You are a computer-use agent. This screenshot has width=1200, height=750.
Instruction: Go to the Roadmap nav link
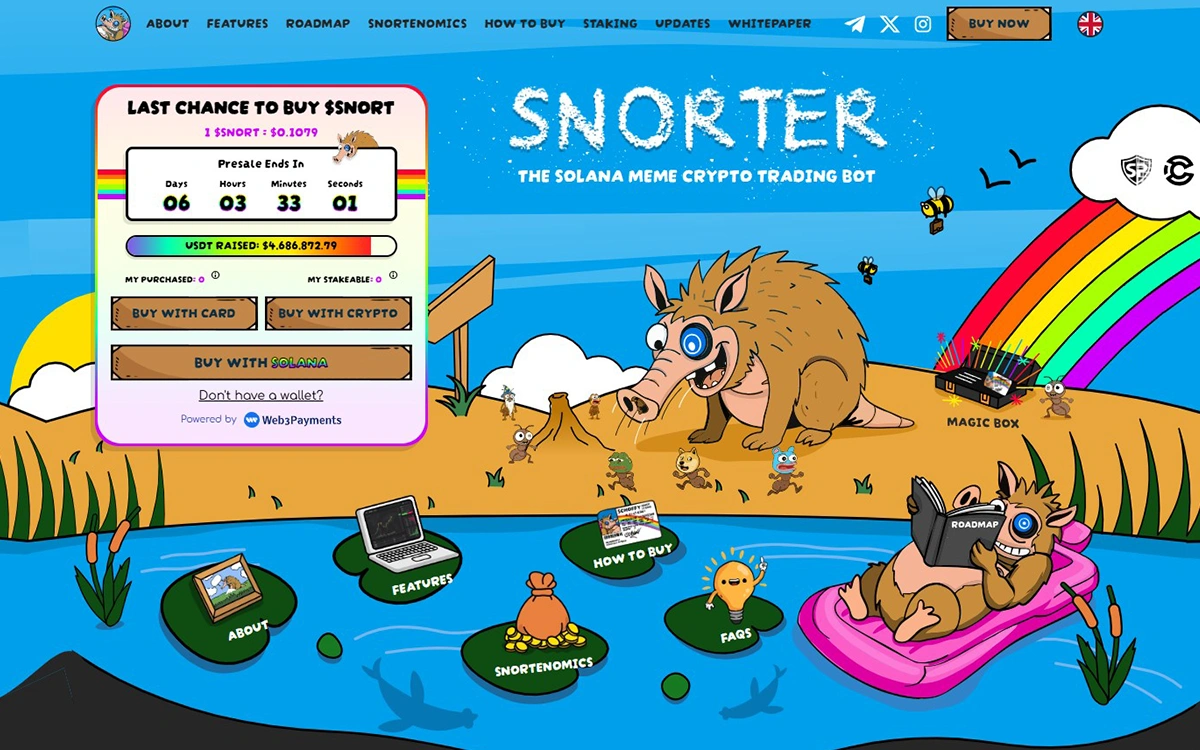317,23
